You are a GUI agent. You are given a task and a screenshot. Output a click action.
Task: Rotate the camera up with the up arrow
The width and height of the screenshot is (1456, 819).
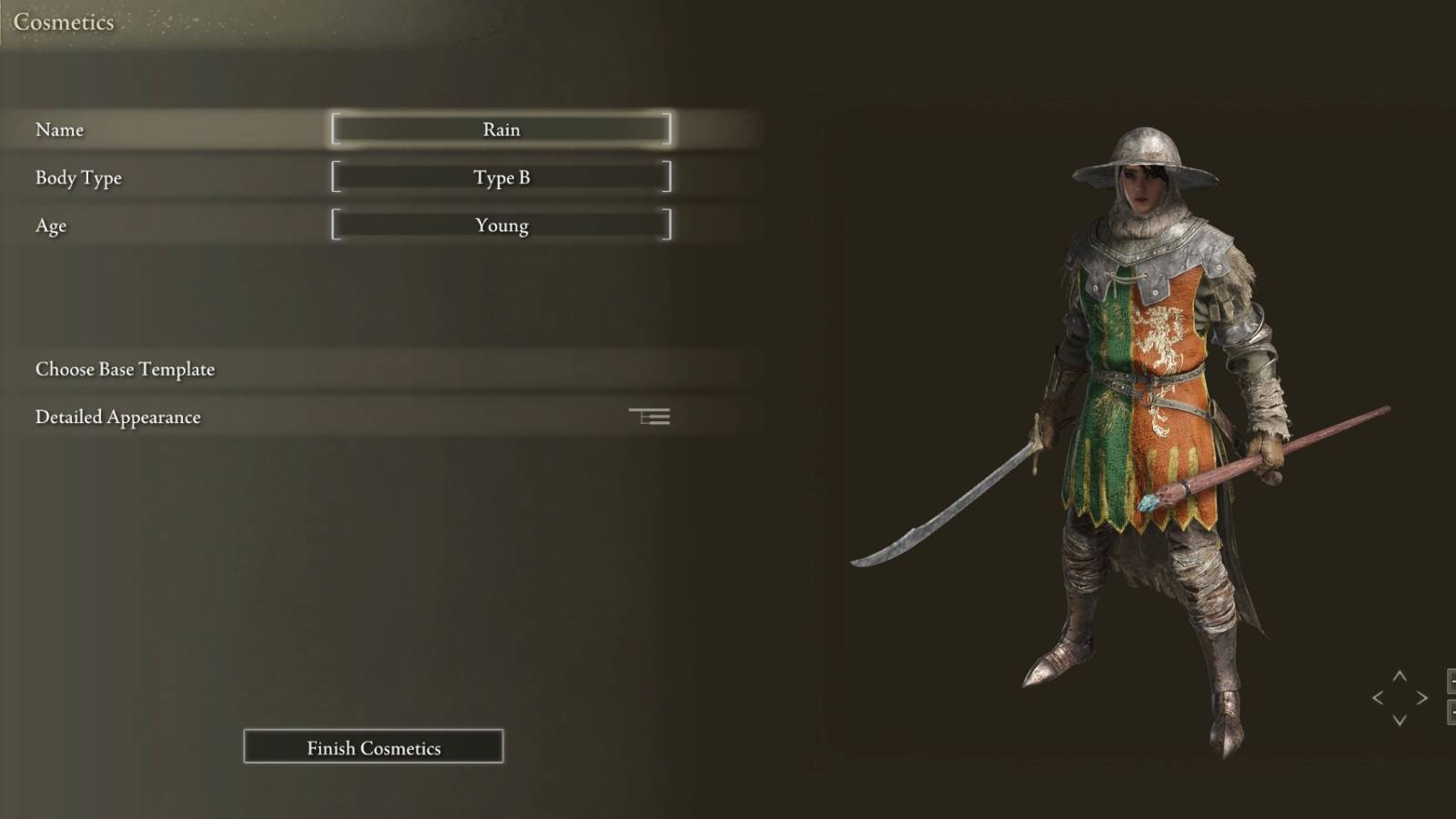tap(1399, 676)
